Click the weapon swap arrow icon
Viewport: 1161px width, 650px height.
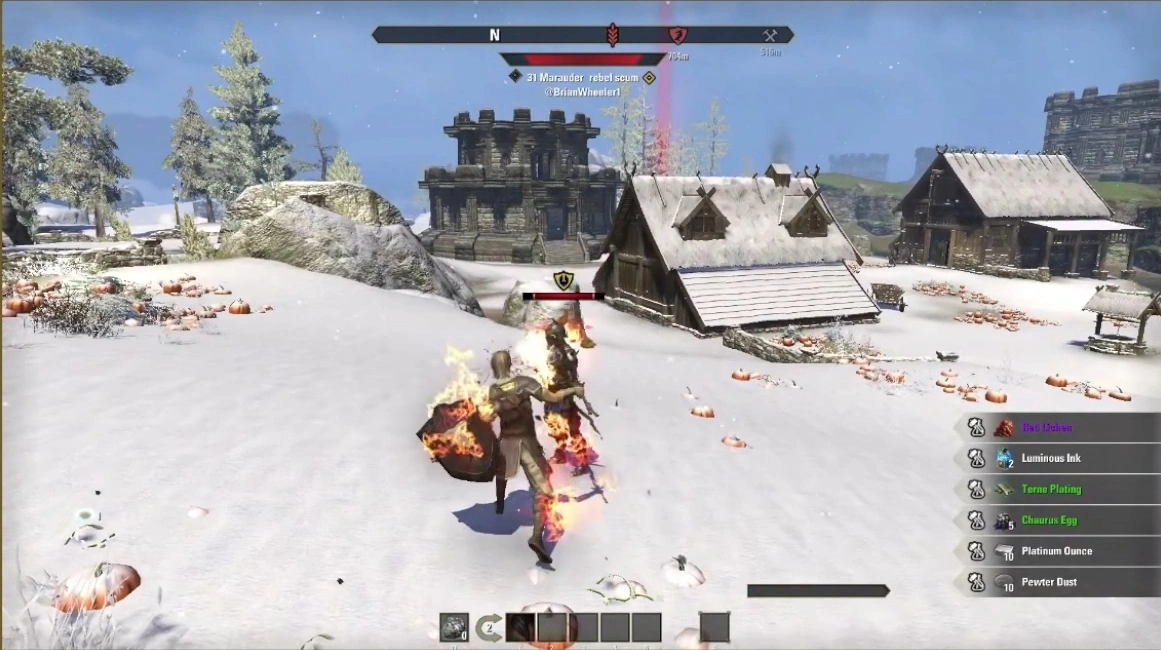tap(488, 628)
